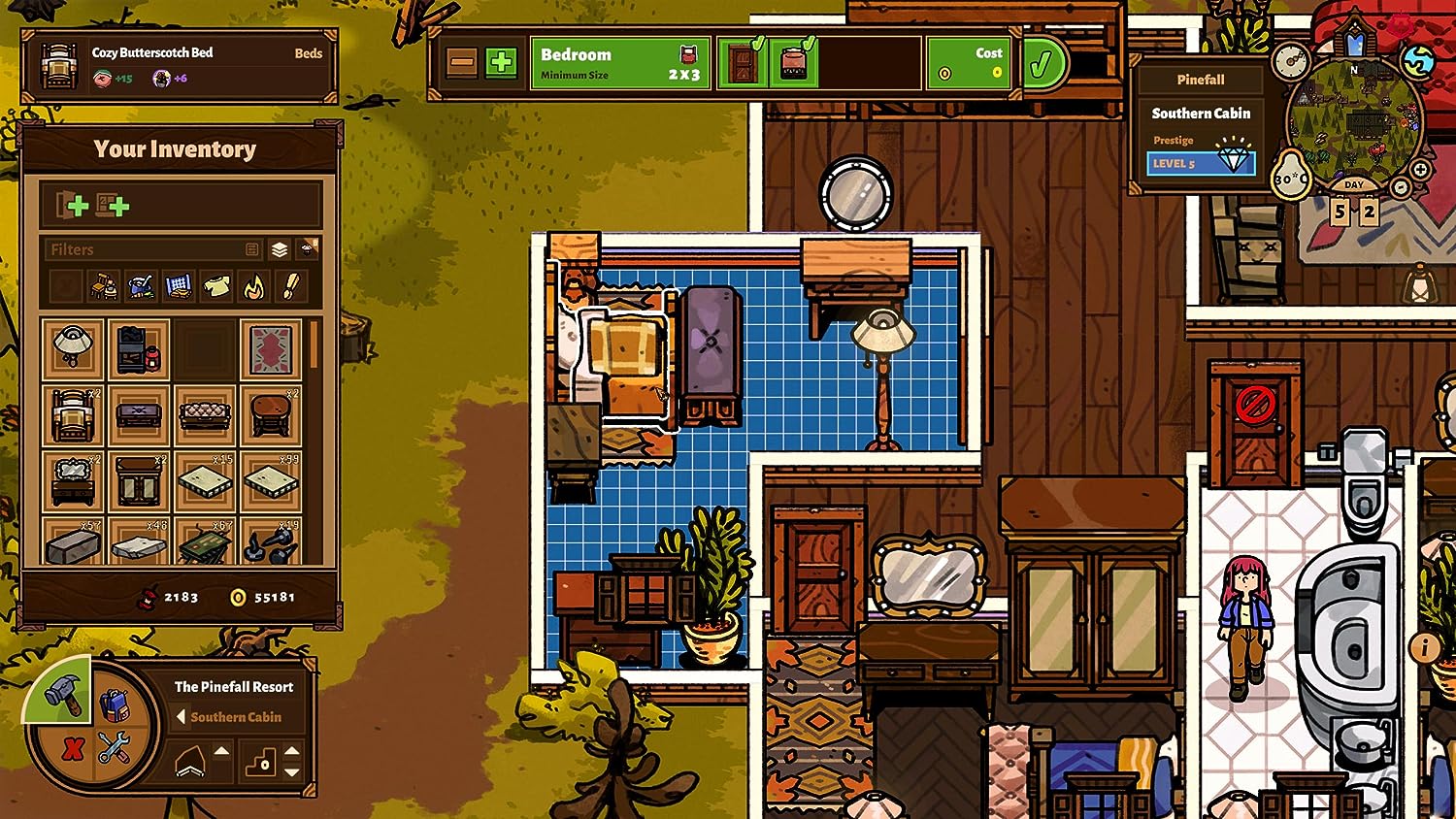Go back from Southern Cabin with left arrow
Image resolution: width=1456 pixels, height=819 pixels.
point(181,716)
